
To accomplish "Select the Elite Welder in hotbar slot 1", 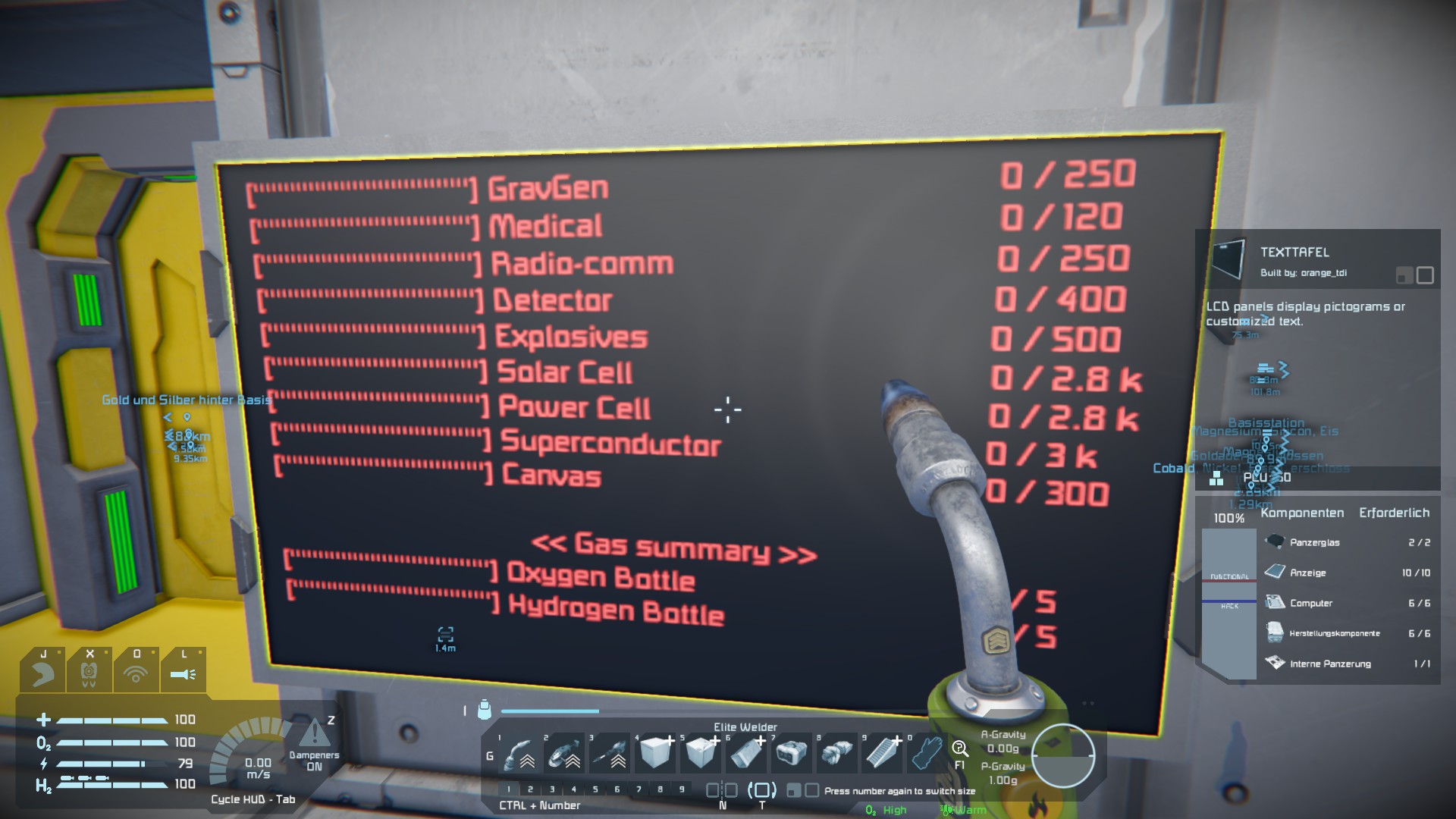I will tap(519, 754).
